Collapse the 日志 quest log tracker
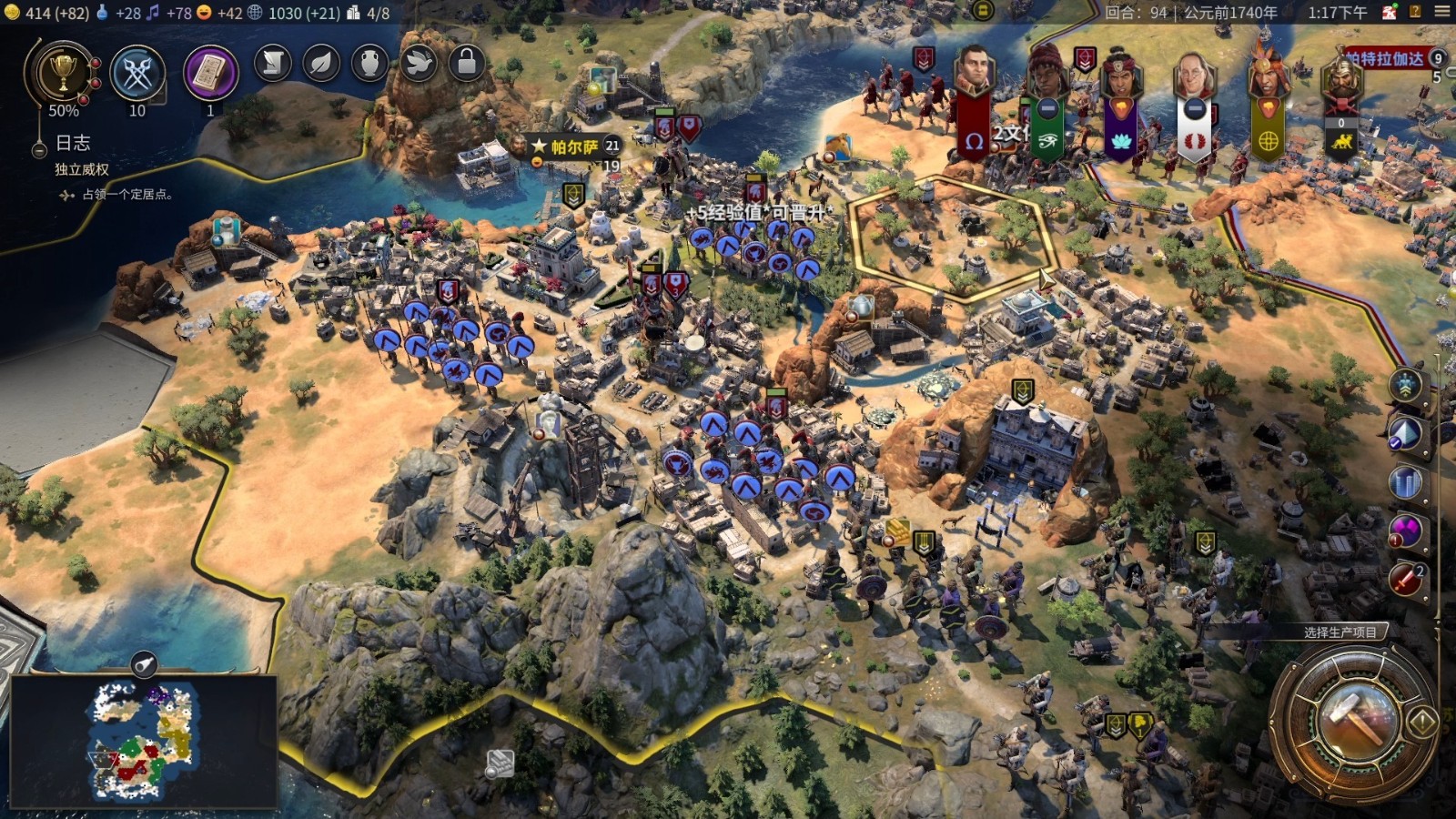The width and height of the screenshot is (1456, 819). click(39, 149)
